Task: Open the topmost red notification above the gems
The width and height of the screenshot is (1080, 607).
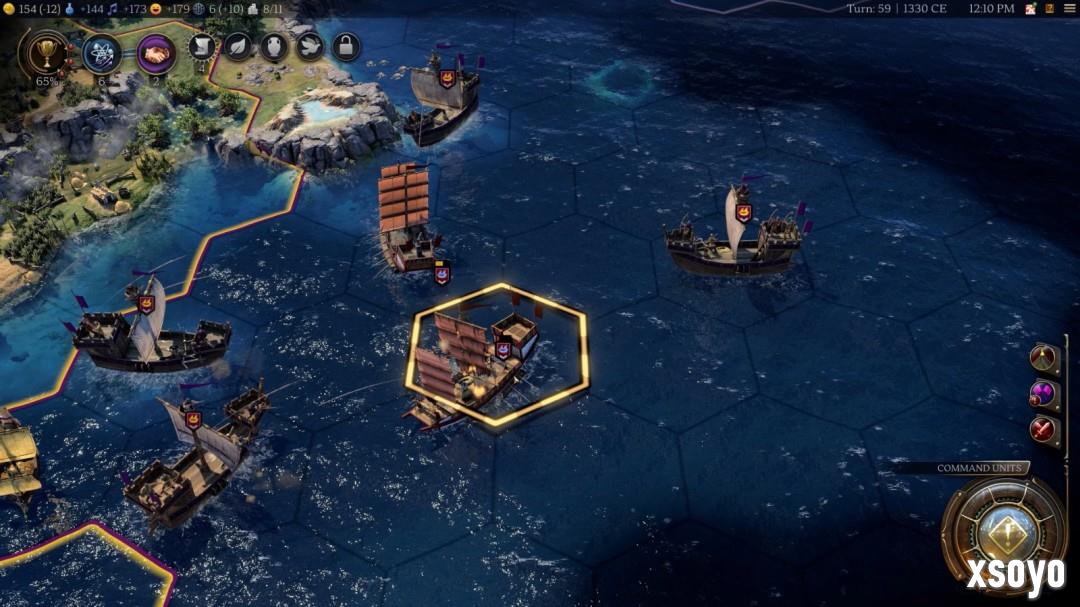Action: 1044,358
